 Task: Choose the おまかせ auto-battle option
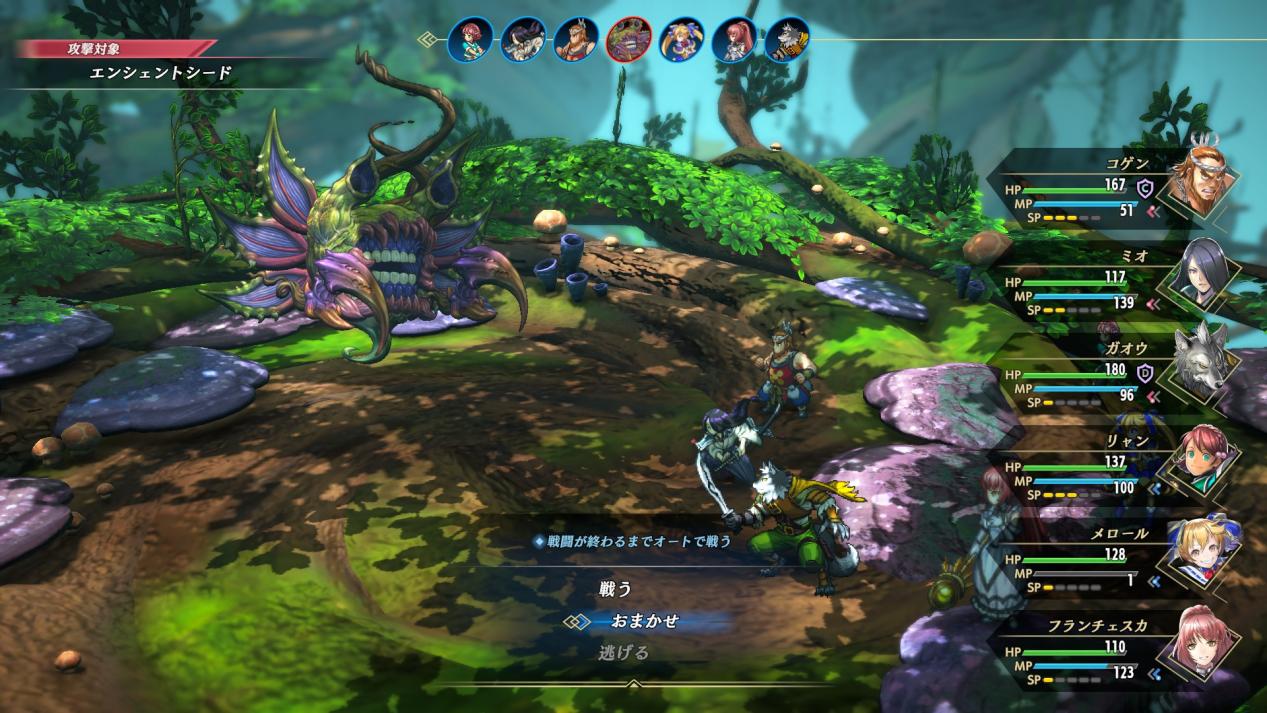(x=644, y=621)
